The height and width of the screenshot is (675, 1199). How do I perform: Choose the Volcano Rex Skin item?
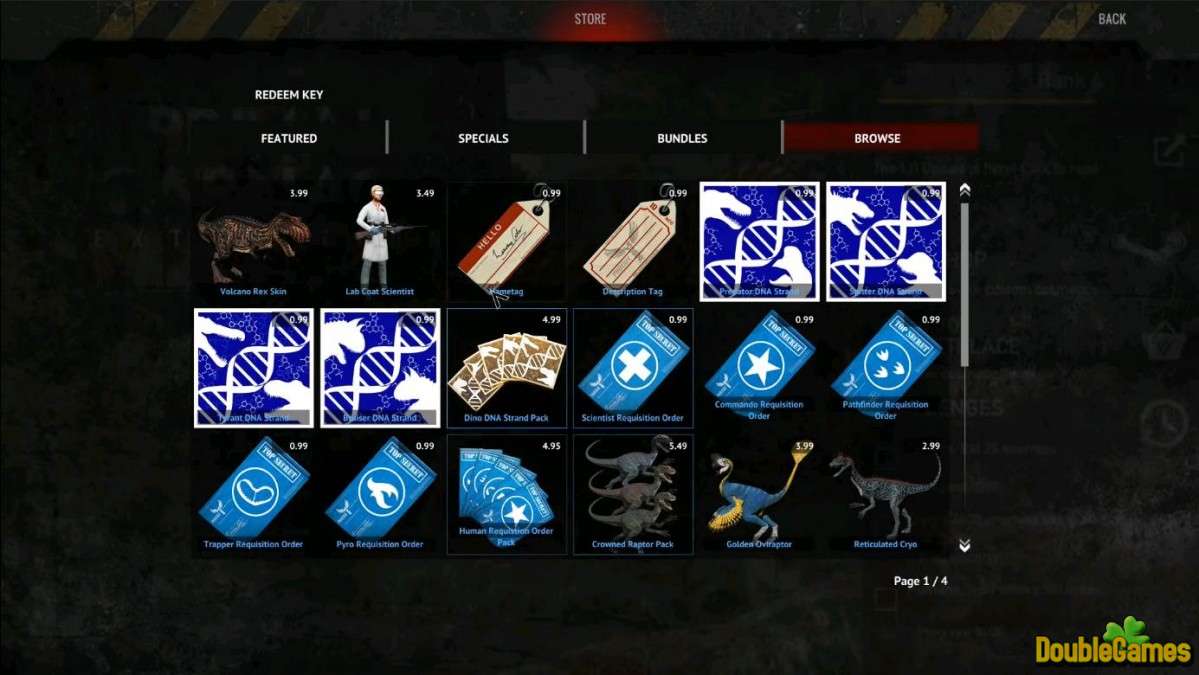tap(253, 242)
